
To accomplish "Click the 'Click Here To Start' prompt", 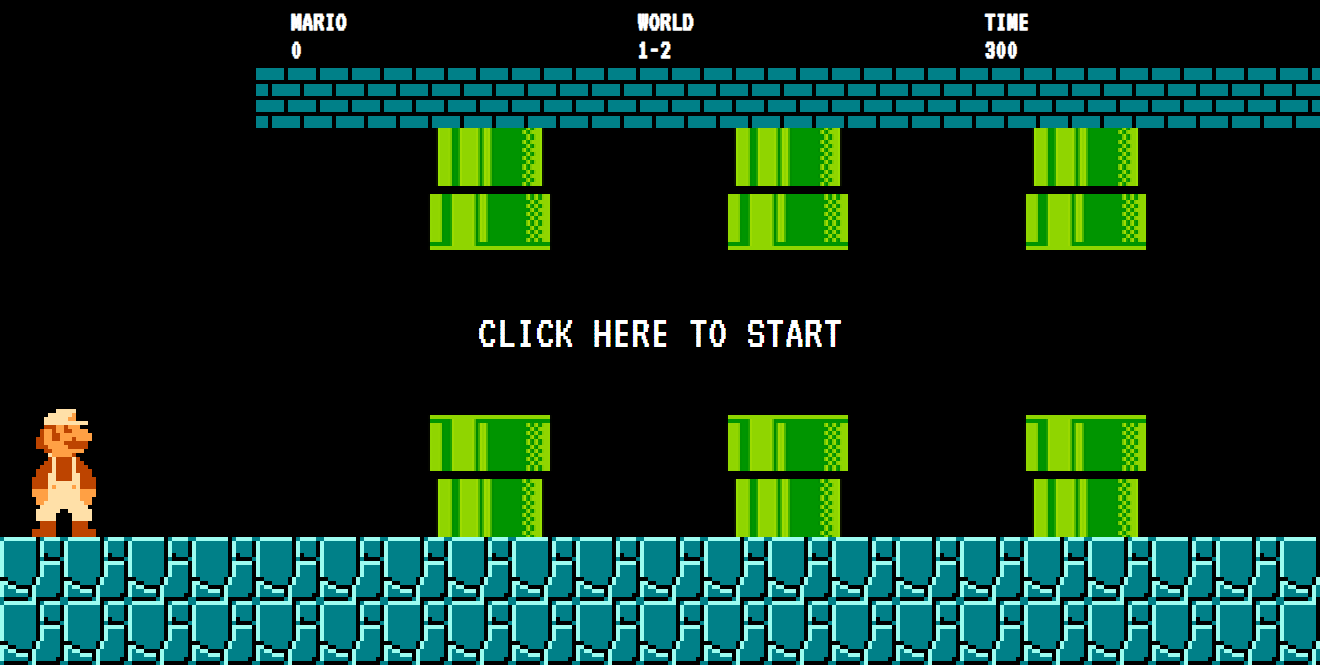I will point(659,334).
